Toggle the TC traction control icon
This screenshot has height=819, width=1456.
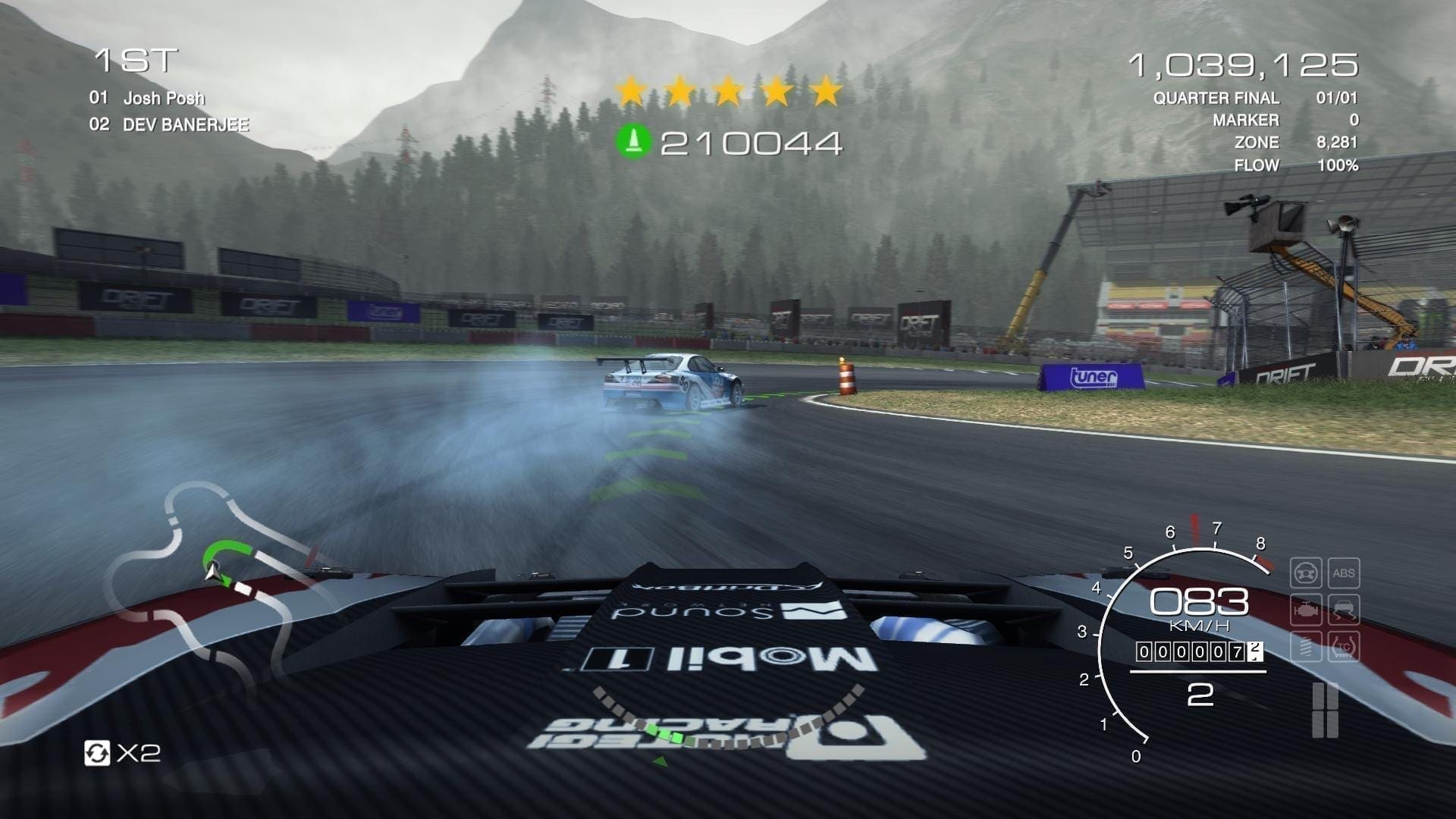(1343, 647)
